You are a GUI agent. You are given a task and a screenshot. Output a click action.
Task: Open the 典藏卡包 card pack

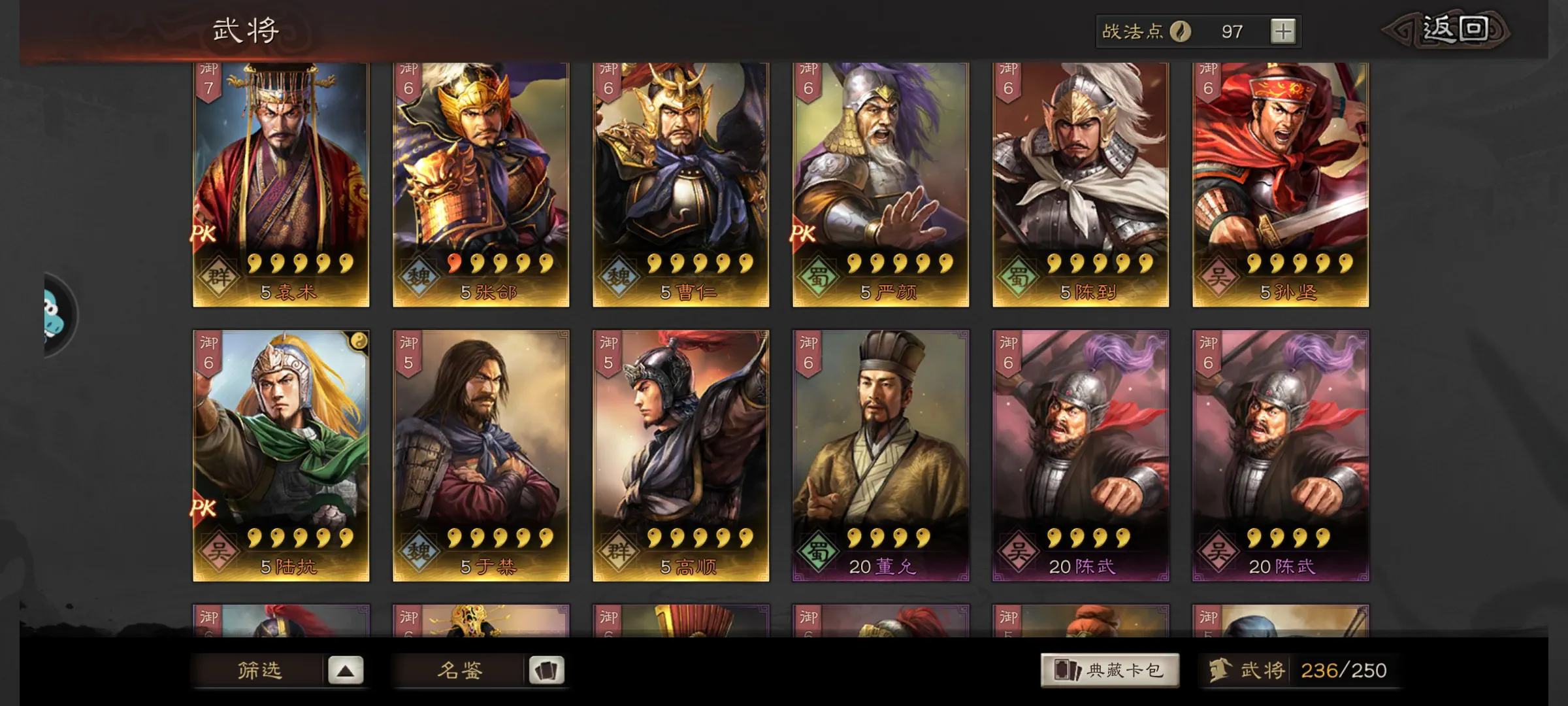pyautogui.click(x=1110, y=670)
